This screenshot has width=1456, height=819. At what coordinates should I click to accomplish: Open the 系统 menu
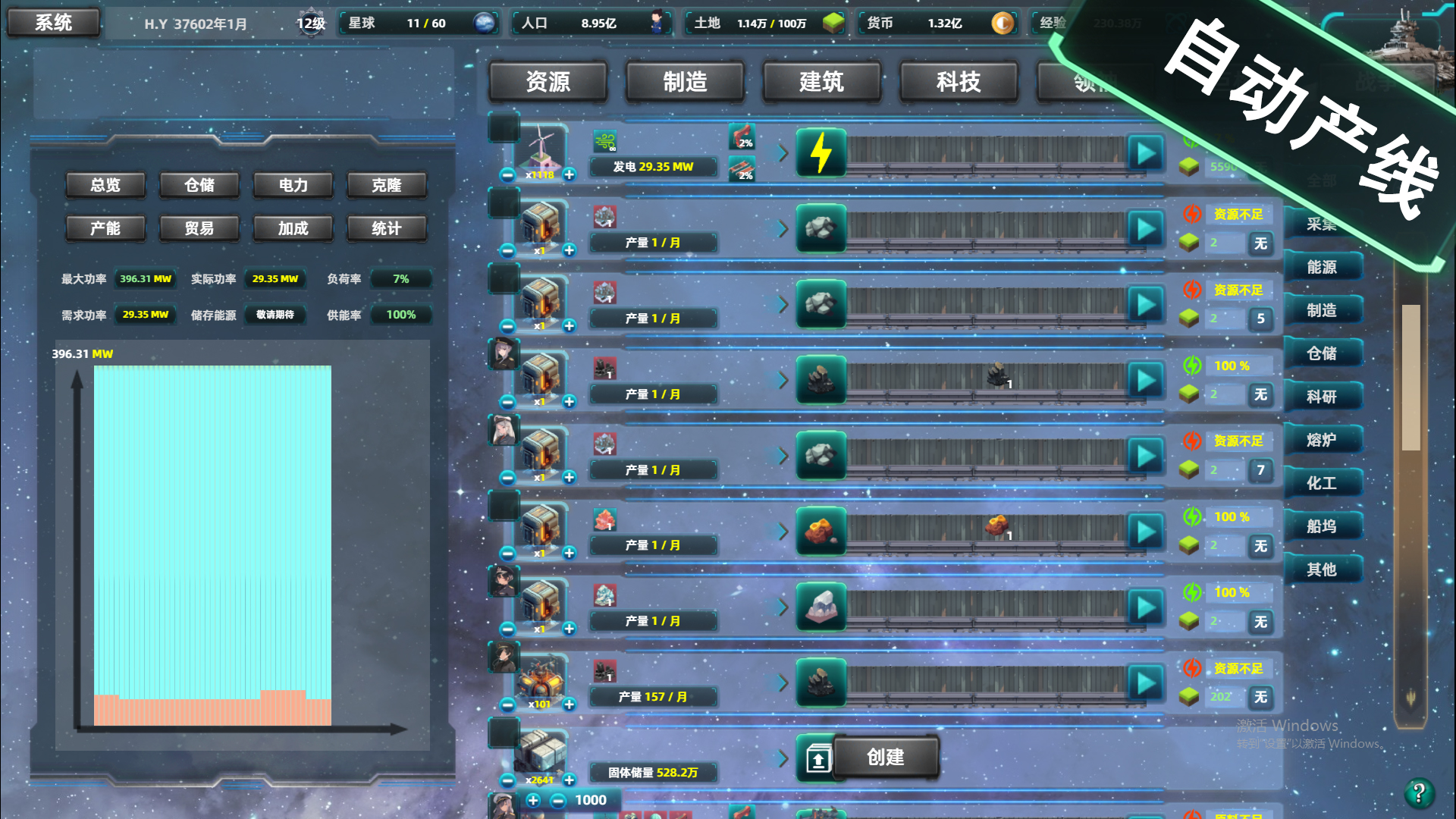[x=53, y=23]
